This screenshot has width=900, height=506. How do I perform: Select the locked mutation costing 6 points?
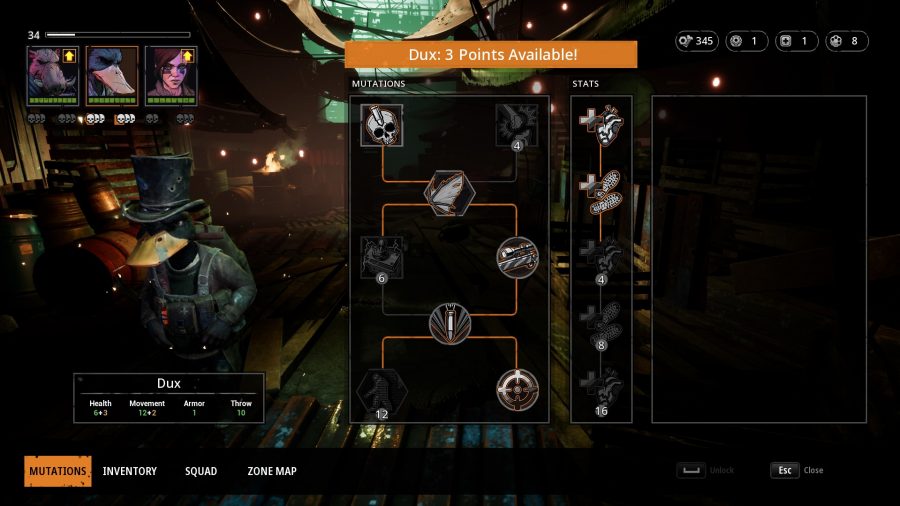click(382, 258)
